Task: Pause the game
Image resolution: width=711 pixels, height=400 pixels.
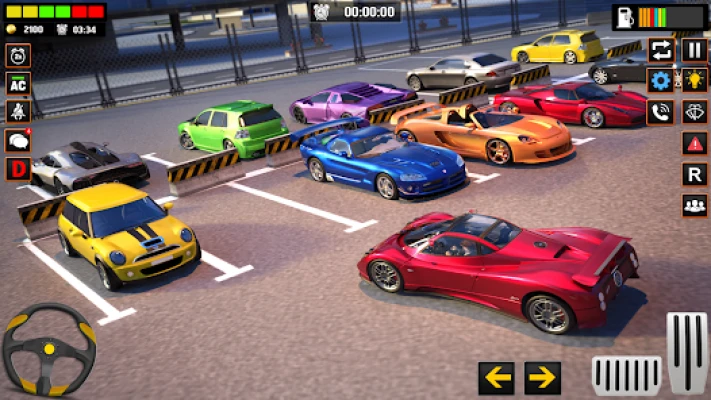Action: pos(694,50)
